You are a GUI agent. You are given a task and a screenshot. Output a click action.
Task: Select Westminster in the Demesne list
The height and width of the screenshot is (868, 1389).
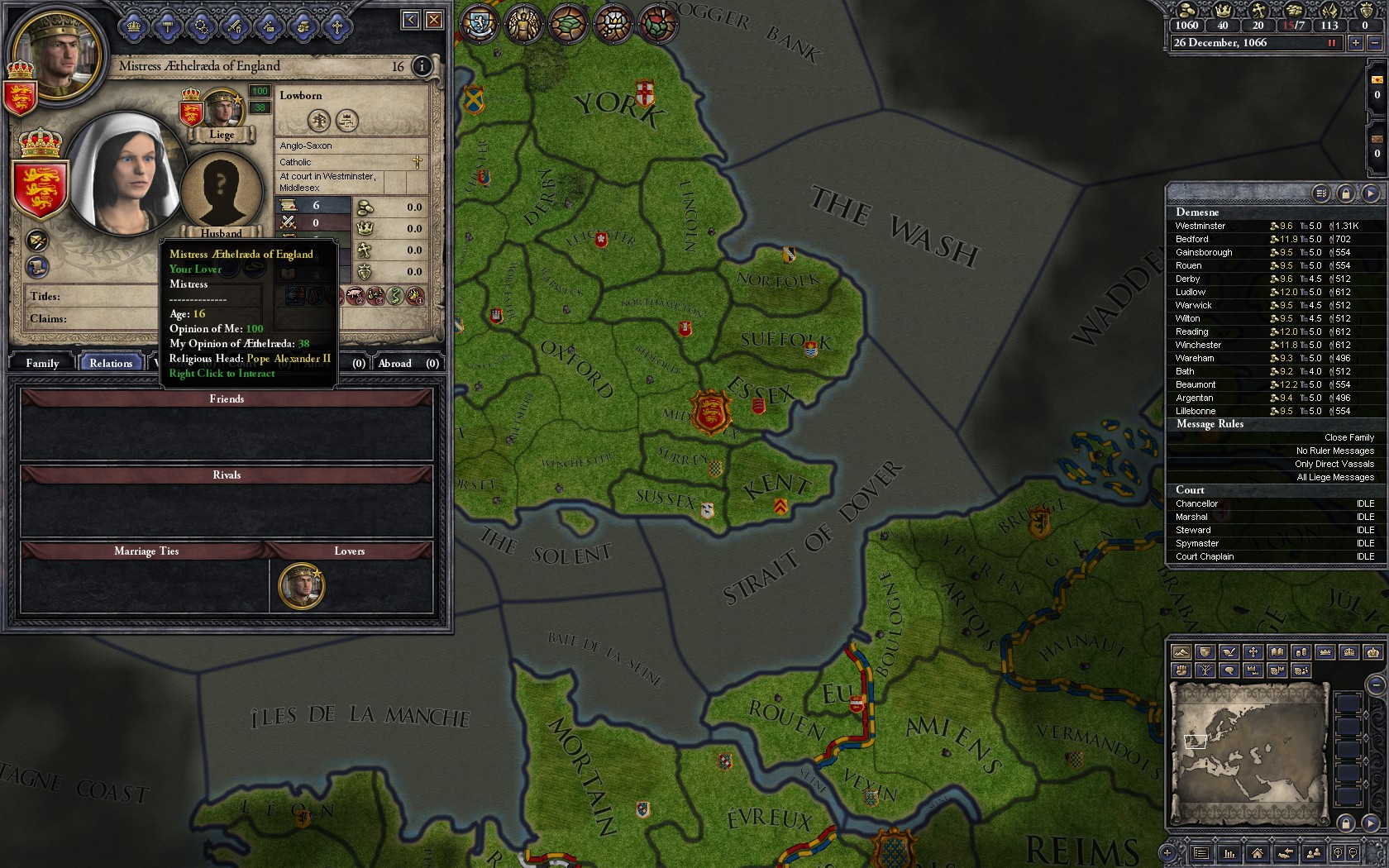(x=1200, y=226)
